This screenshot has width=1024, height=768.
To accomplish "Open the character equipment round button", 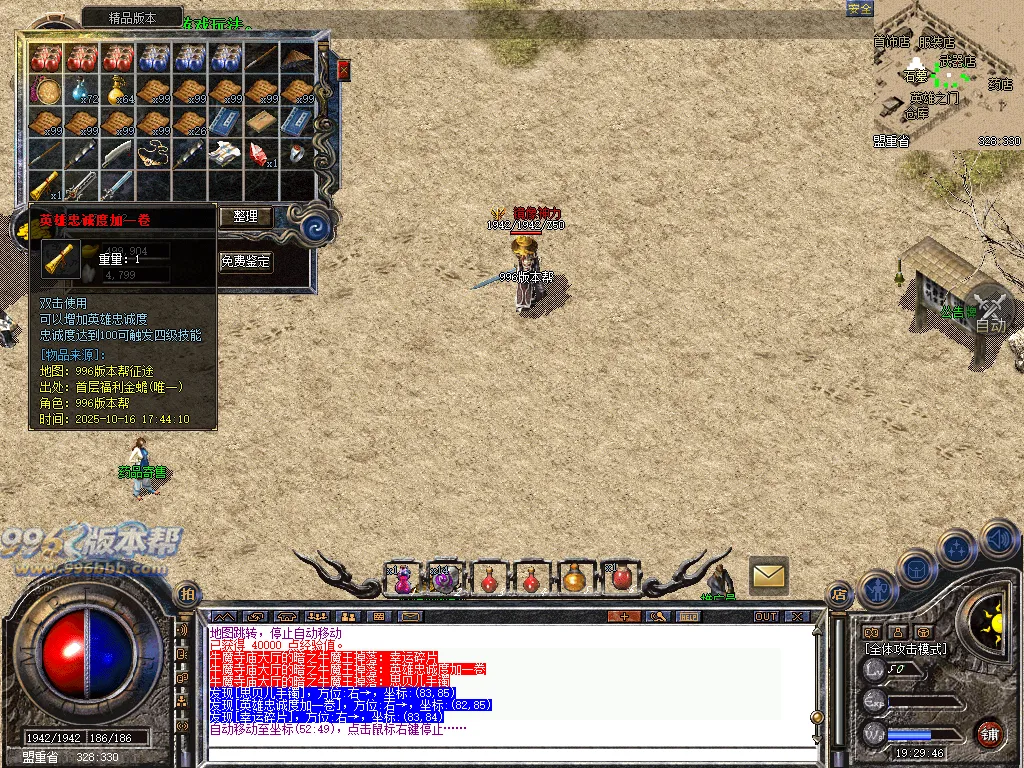I will [876, 590].
